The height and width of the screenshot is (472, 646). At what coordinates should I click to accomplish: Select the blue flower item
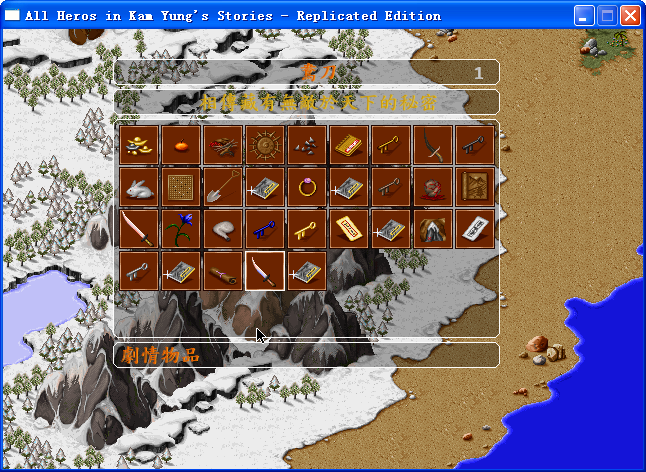180,228
